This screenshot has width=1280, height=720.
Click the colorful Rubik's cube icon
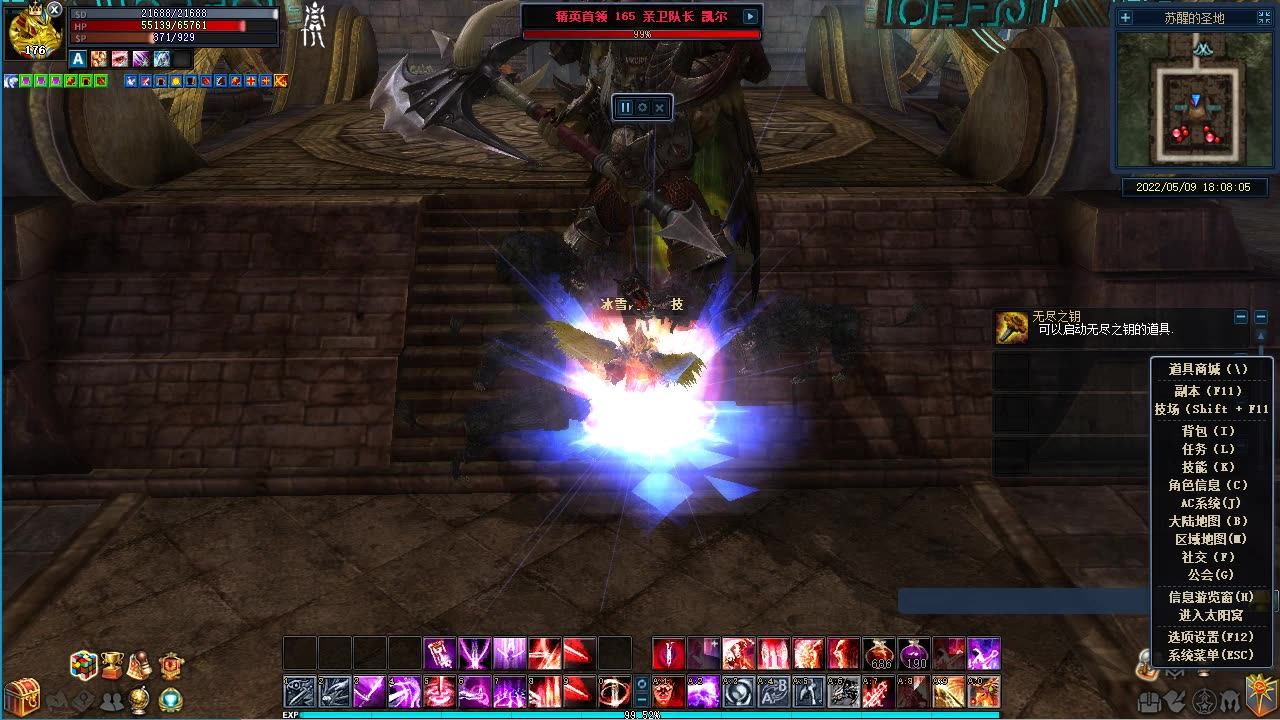tap(83, 665)
